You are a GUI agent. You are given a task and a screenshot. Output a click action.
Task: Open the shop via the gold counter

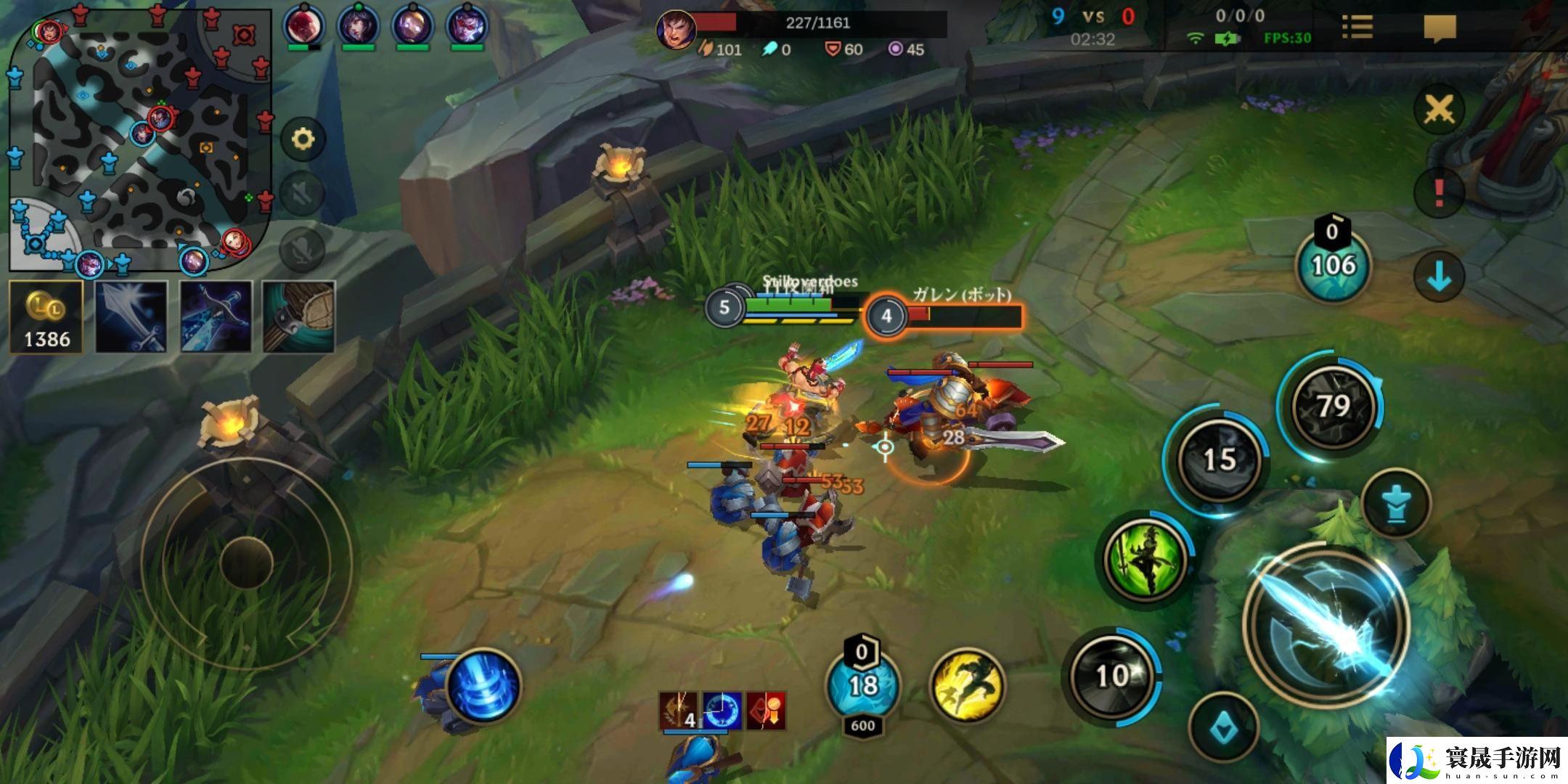[46, 318]
